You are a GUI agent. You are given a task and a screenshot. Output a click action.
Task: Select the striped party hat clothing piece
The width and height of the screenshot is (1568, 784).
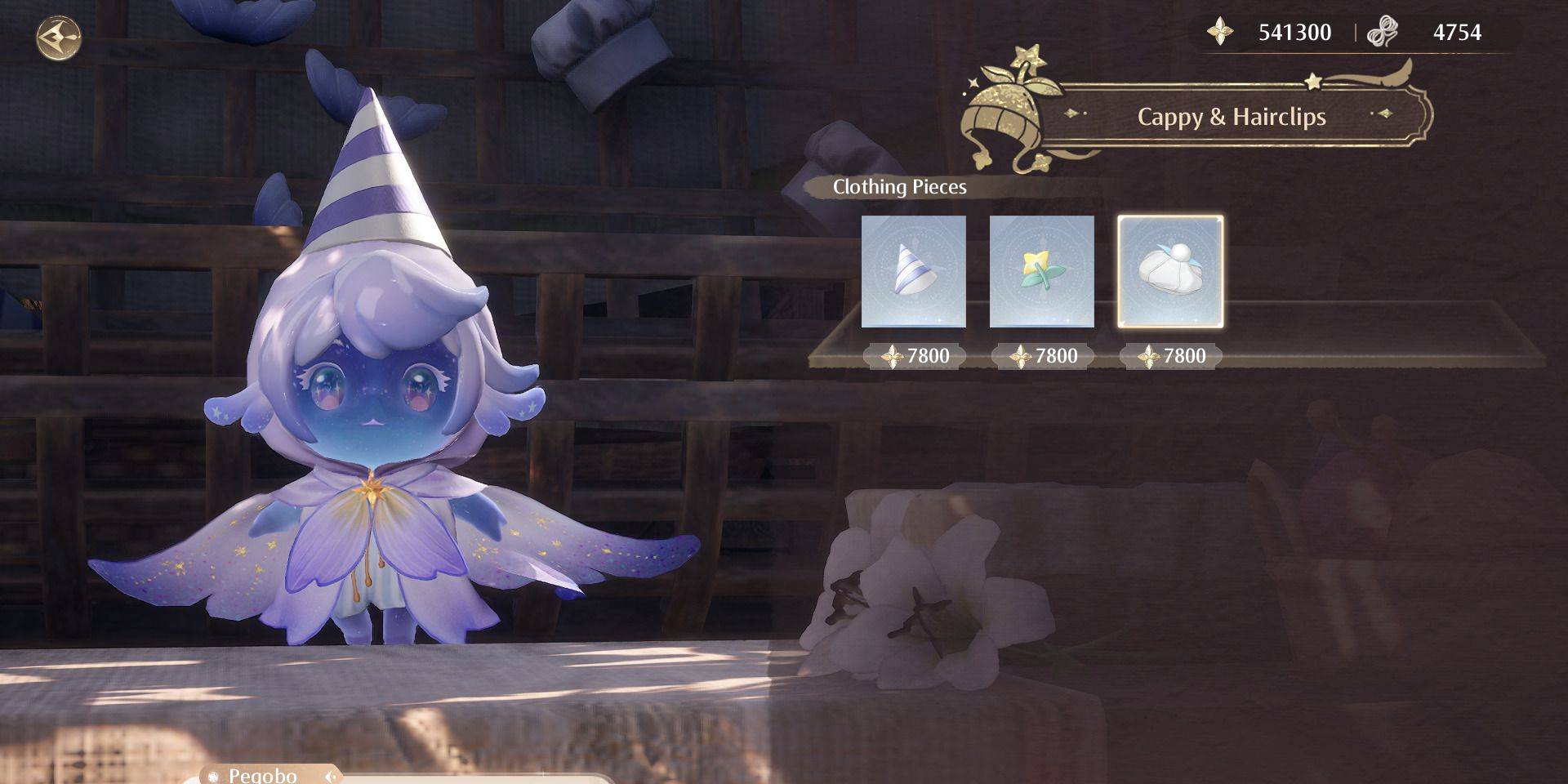(x=913, y=271)
